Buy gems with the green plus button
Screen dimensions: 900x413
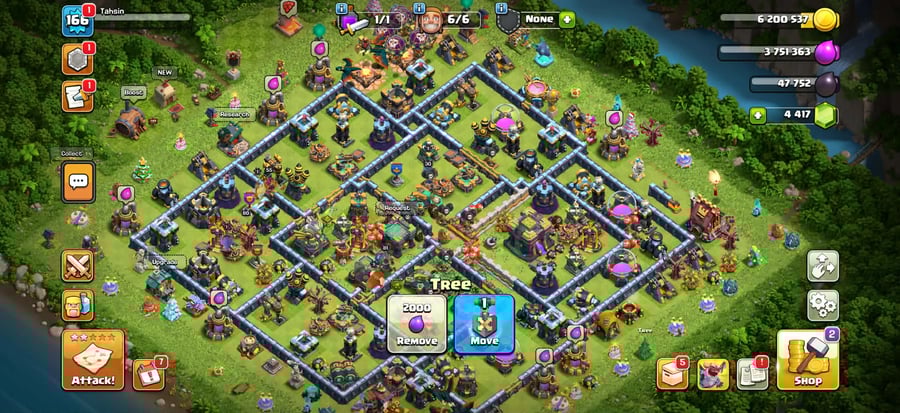[x=759, y=115]
